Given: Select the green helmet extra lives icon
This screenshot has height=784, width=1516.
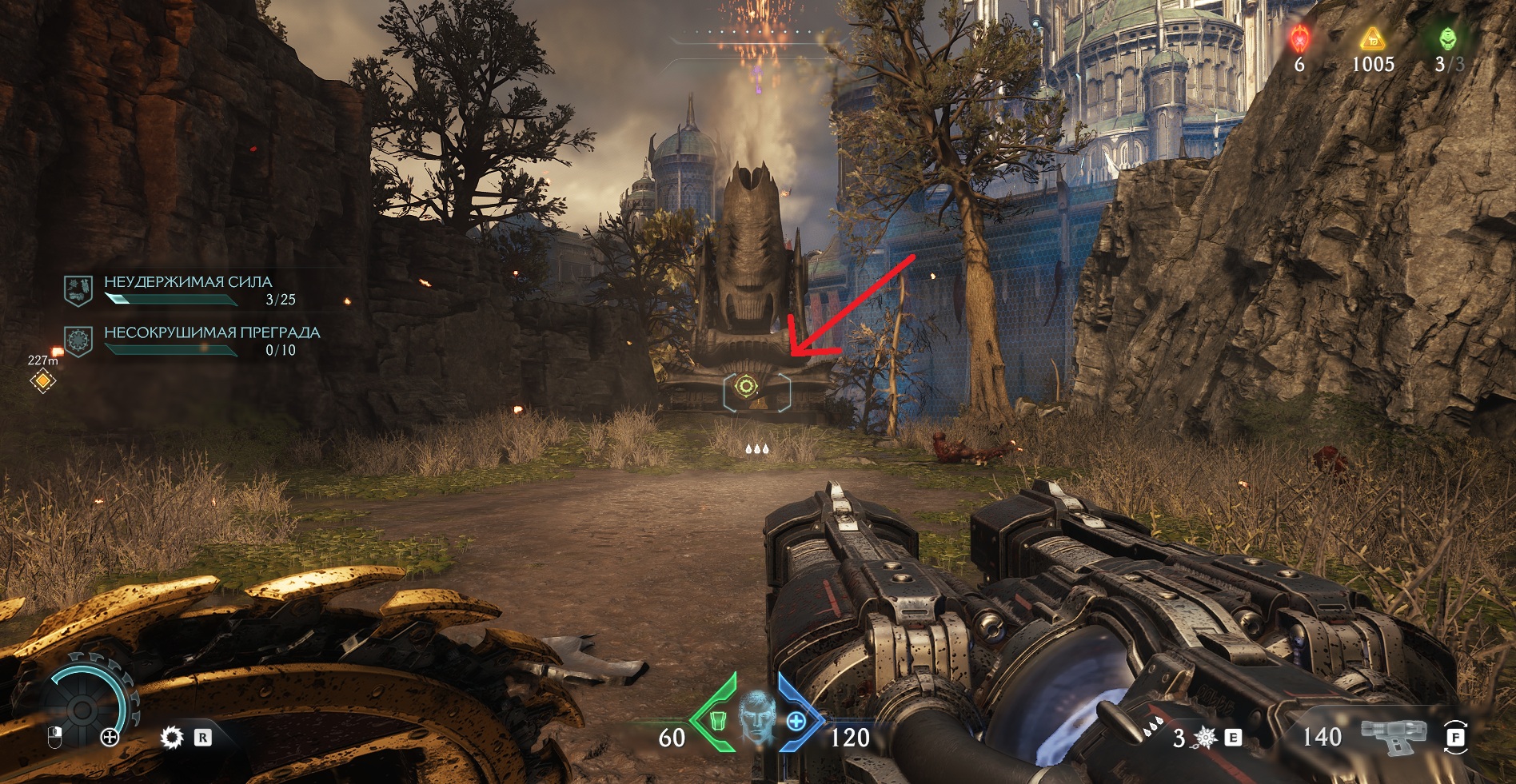Looking at the screenshot, I should (x=1447, y=38).
